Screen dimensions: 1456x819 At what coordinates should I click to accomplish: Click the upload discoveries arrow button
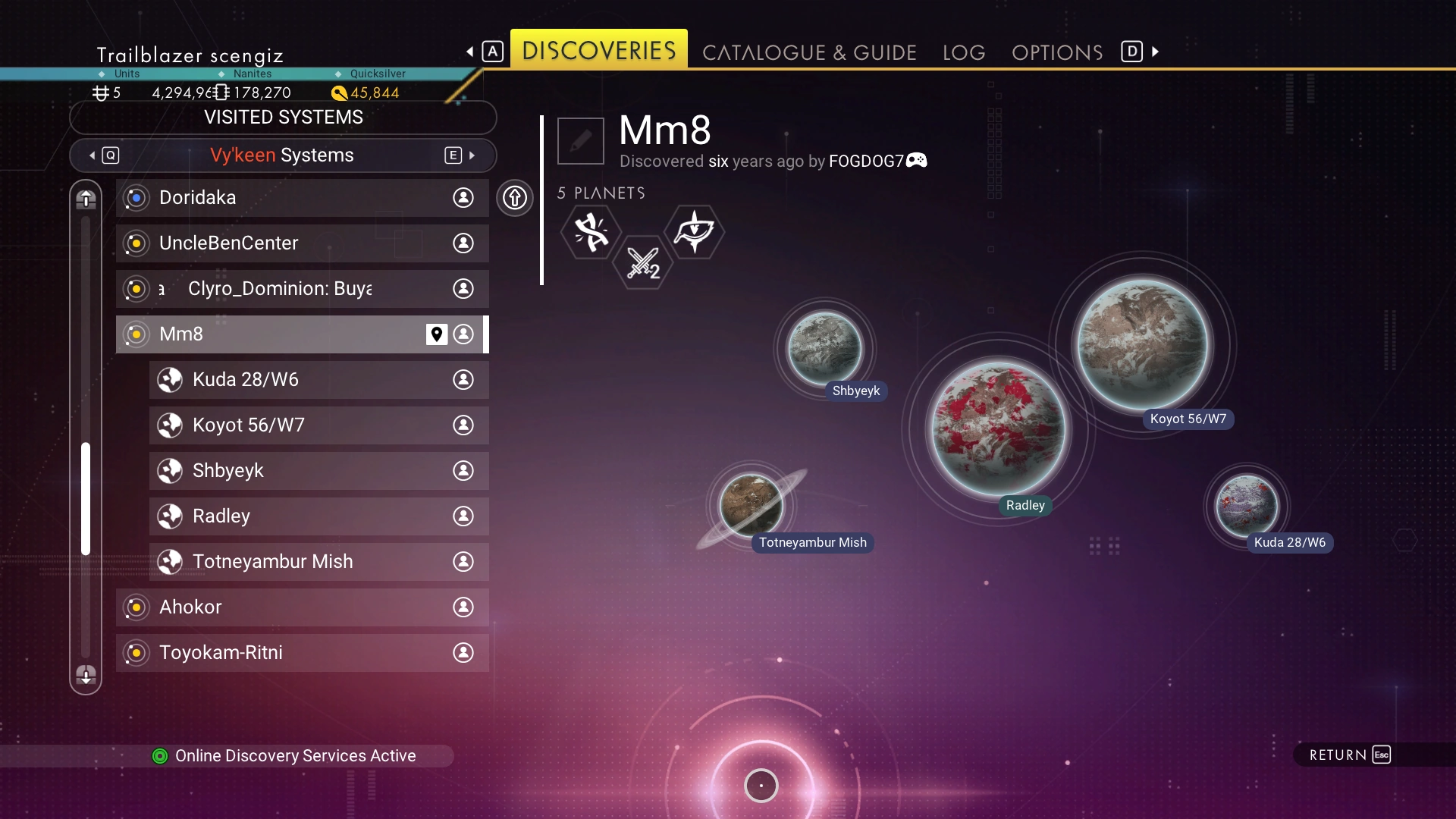pyautogui.click(x=515, y=198)
